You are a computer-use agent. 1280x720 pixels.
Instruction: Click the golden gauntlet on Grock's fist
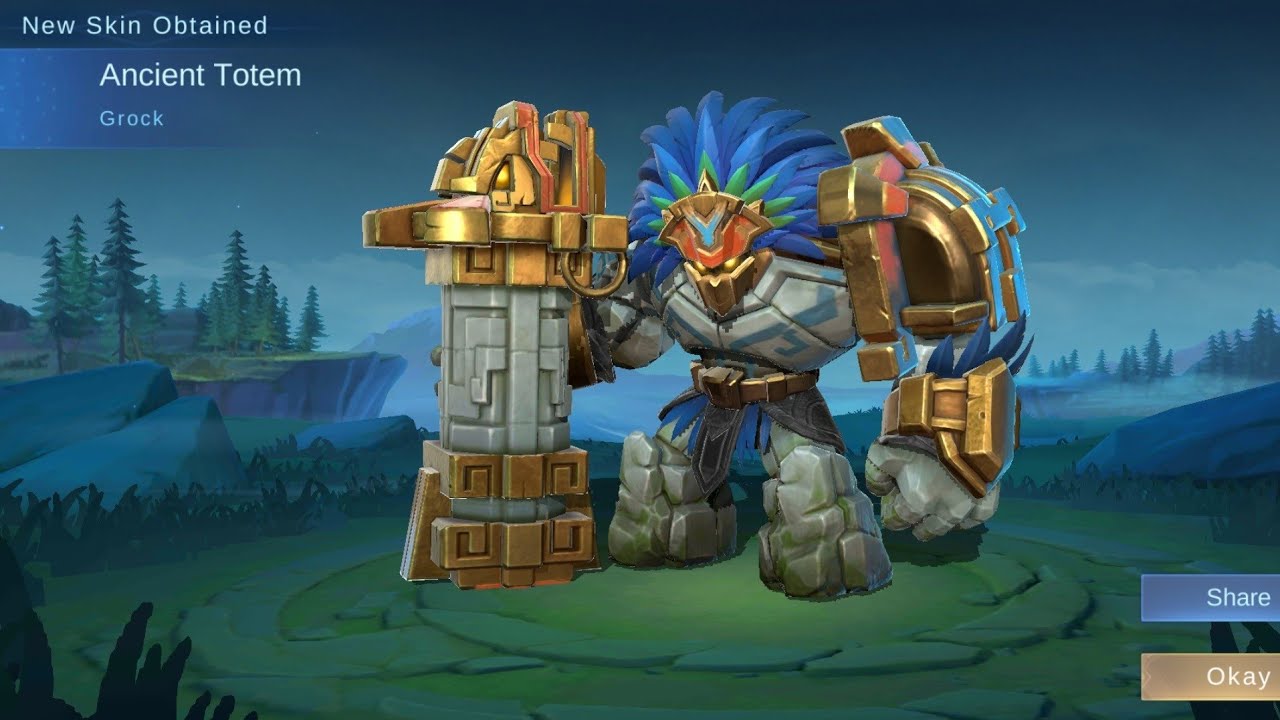[x=950, y=420]
